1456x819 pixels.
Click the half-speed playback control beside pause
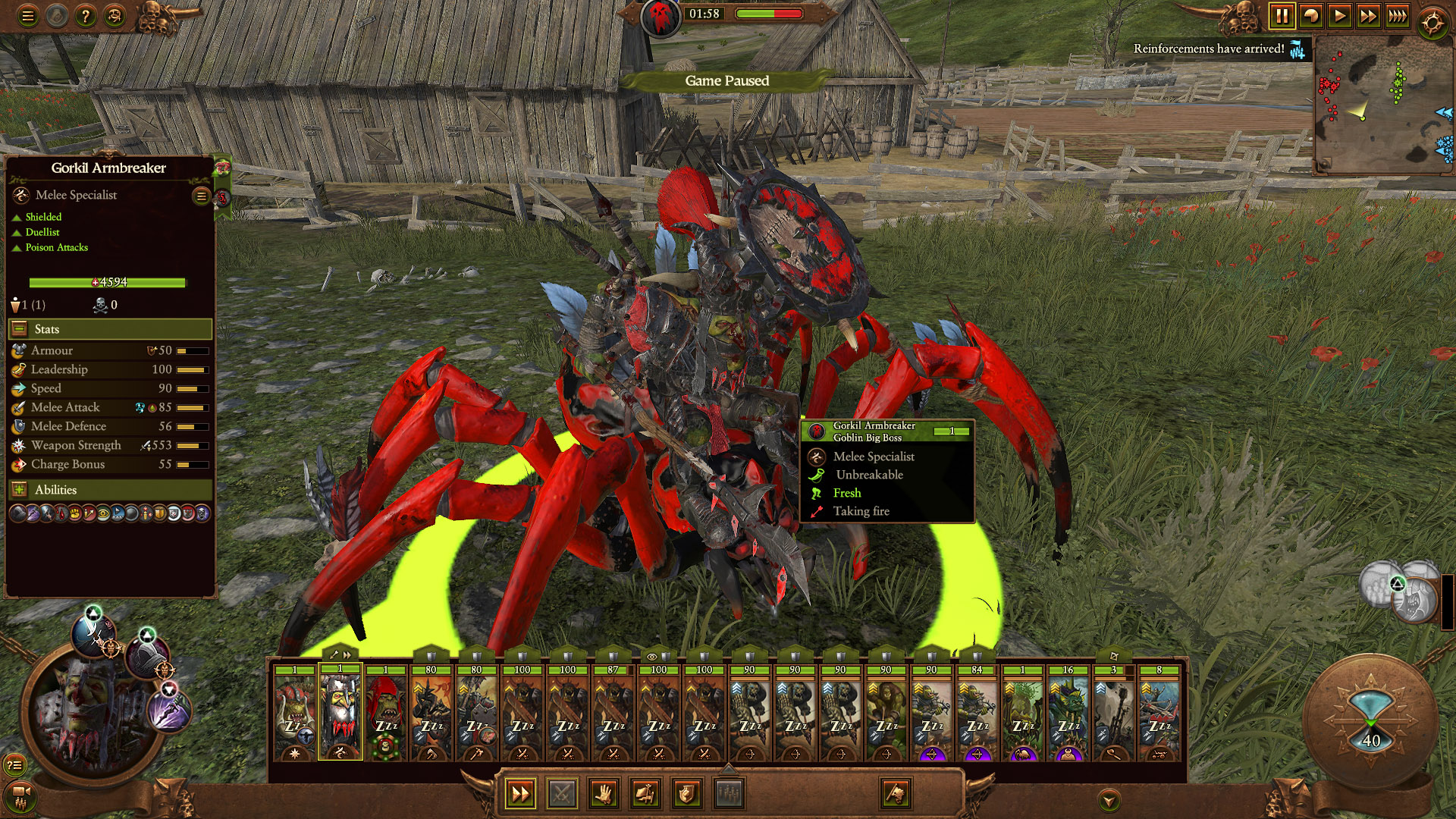click(1311, 14)
